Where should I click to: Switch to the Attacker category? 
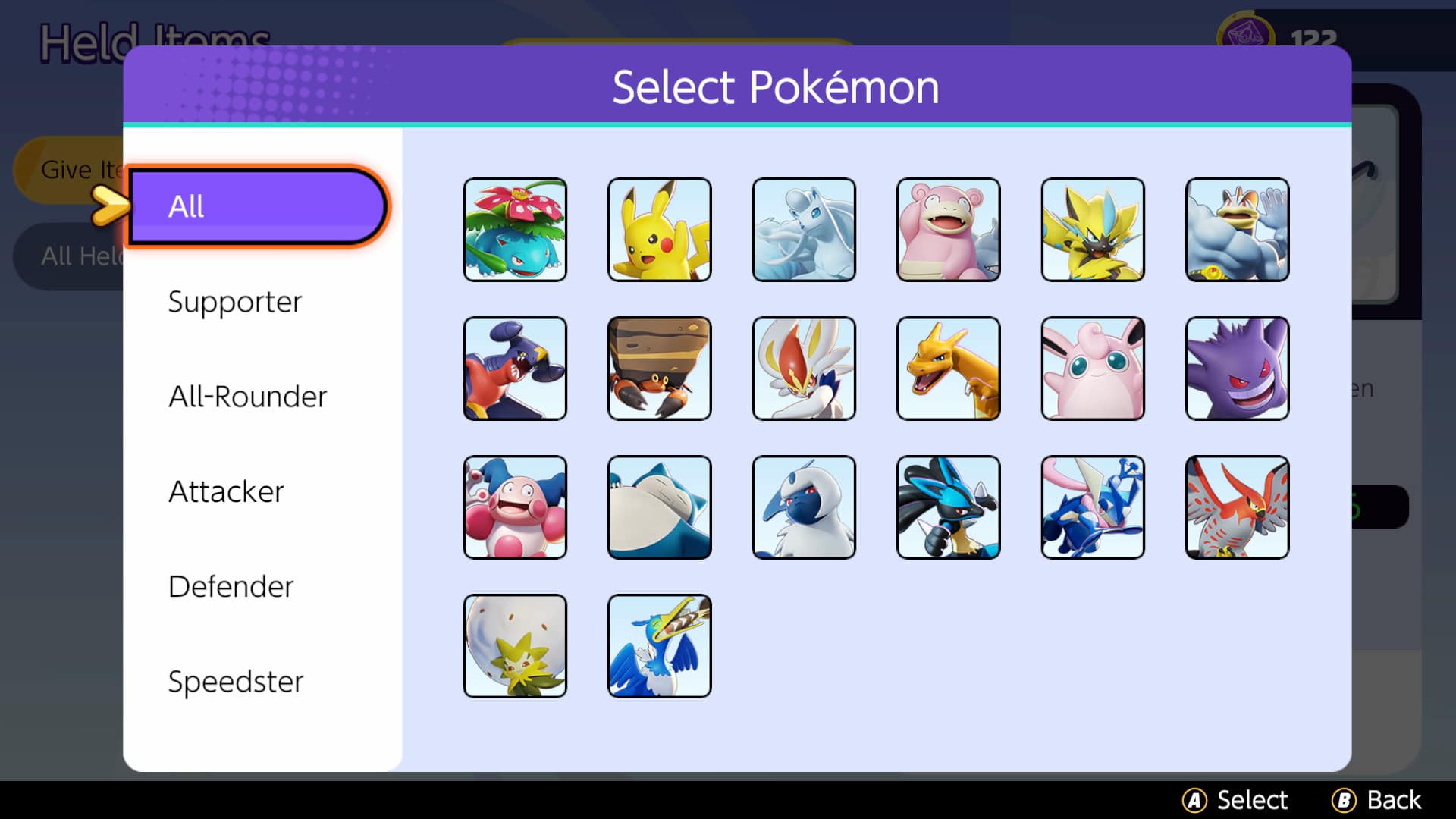pos(226,491)
